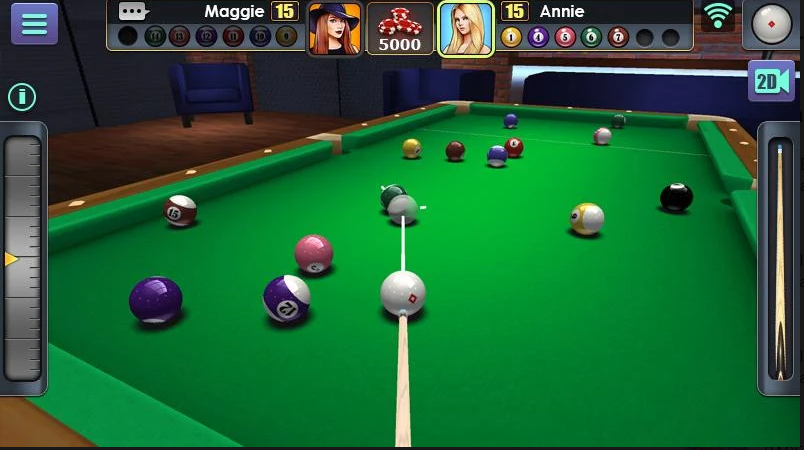Open the cue ball spin control
Viewport: 804px width, 450px height.
(x=771, y=24)
